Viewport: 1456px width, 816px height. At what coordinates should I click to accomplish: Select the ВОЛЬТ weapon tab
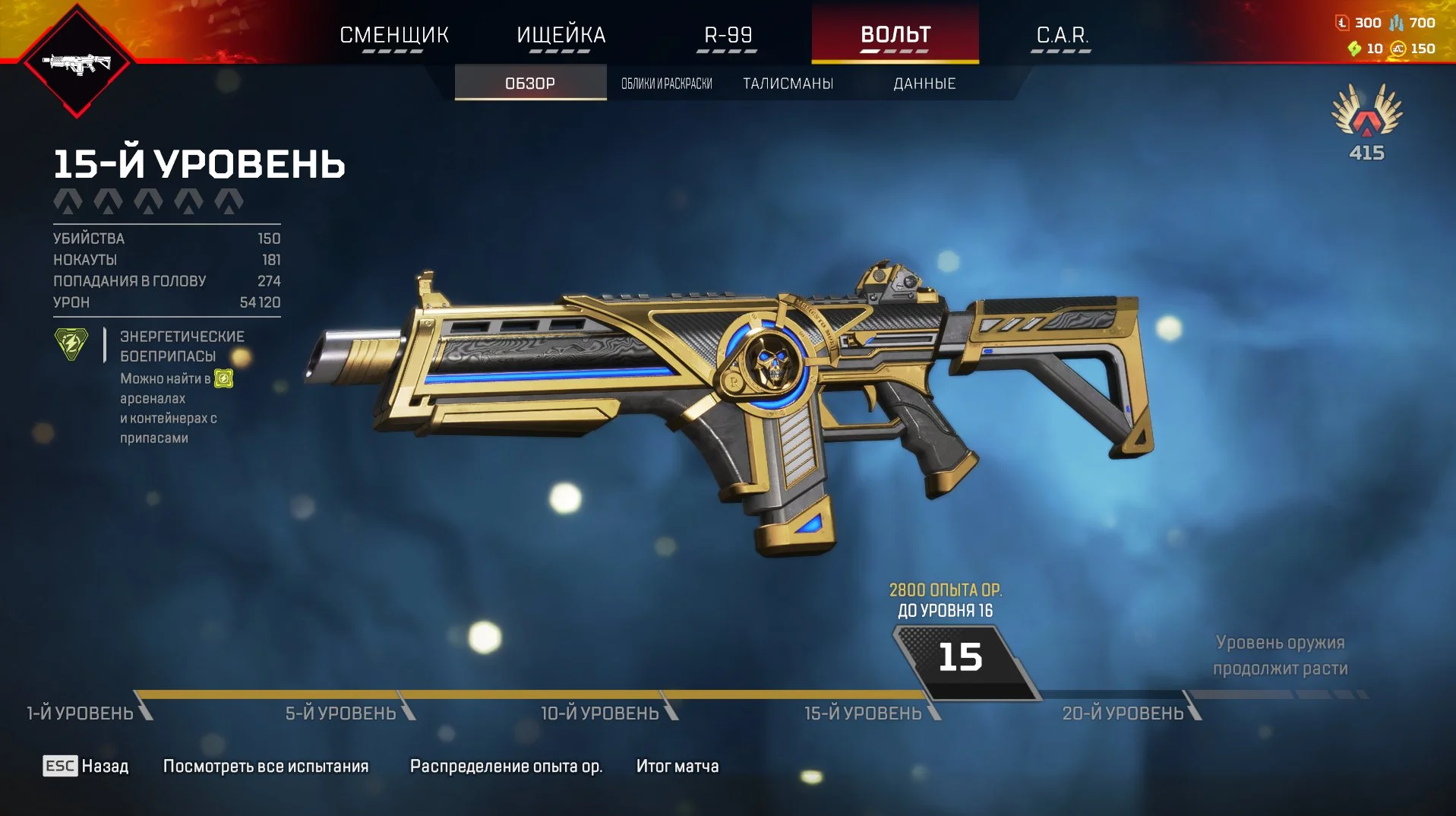click(895, 35)
